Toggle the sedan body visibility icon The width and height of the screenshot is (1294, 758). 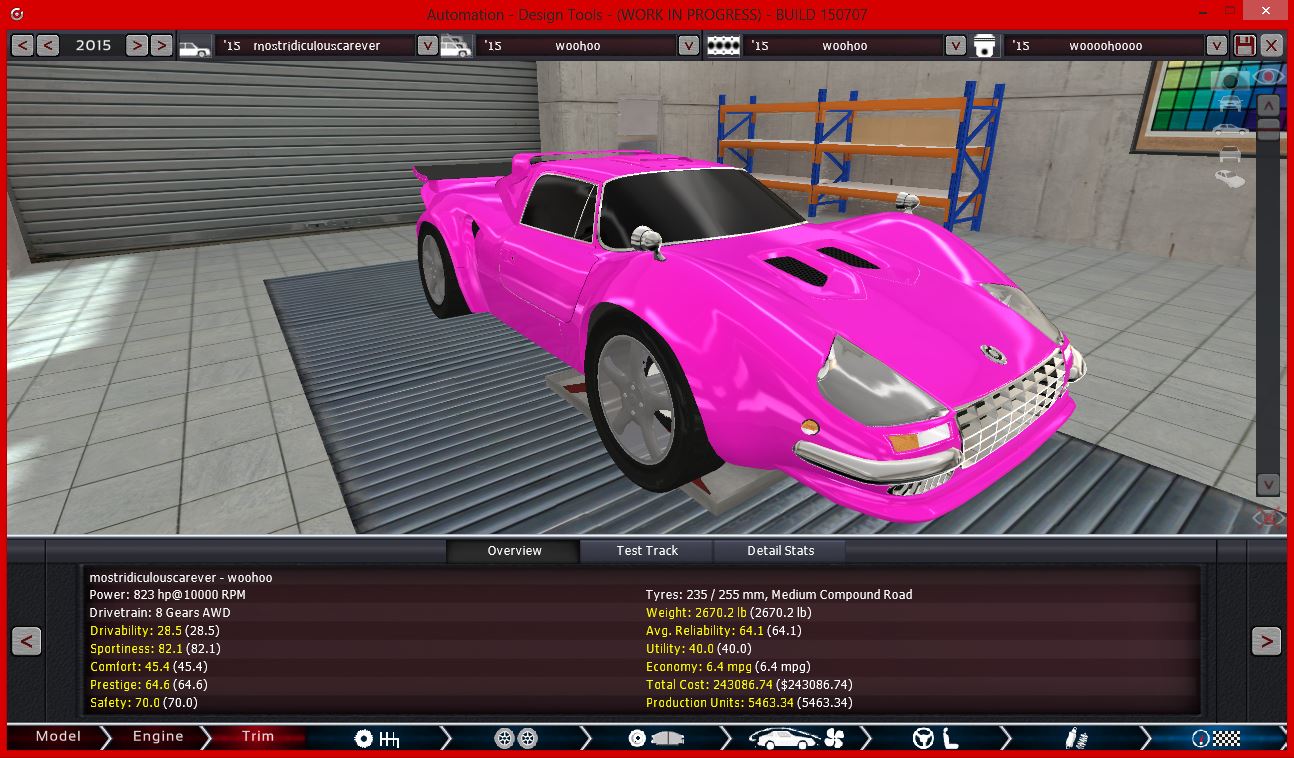pos(1228,129)
